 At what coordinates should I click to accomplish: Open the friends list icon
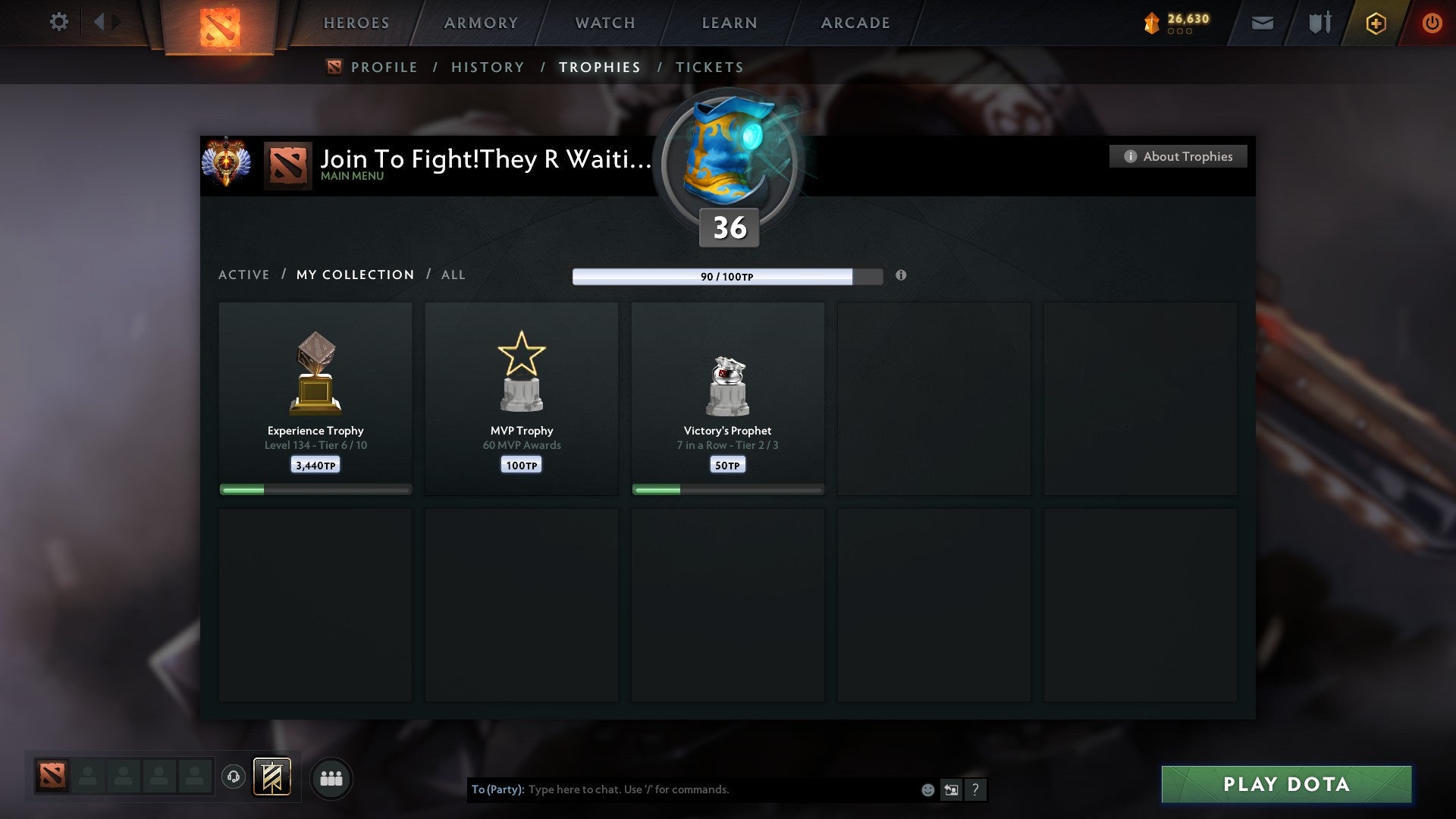point(331,777)
